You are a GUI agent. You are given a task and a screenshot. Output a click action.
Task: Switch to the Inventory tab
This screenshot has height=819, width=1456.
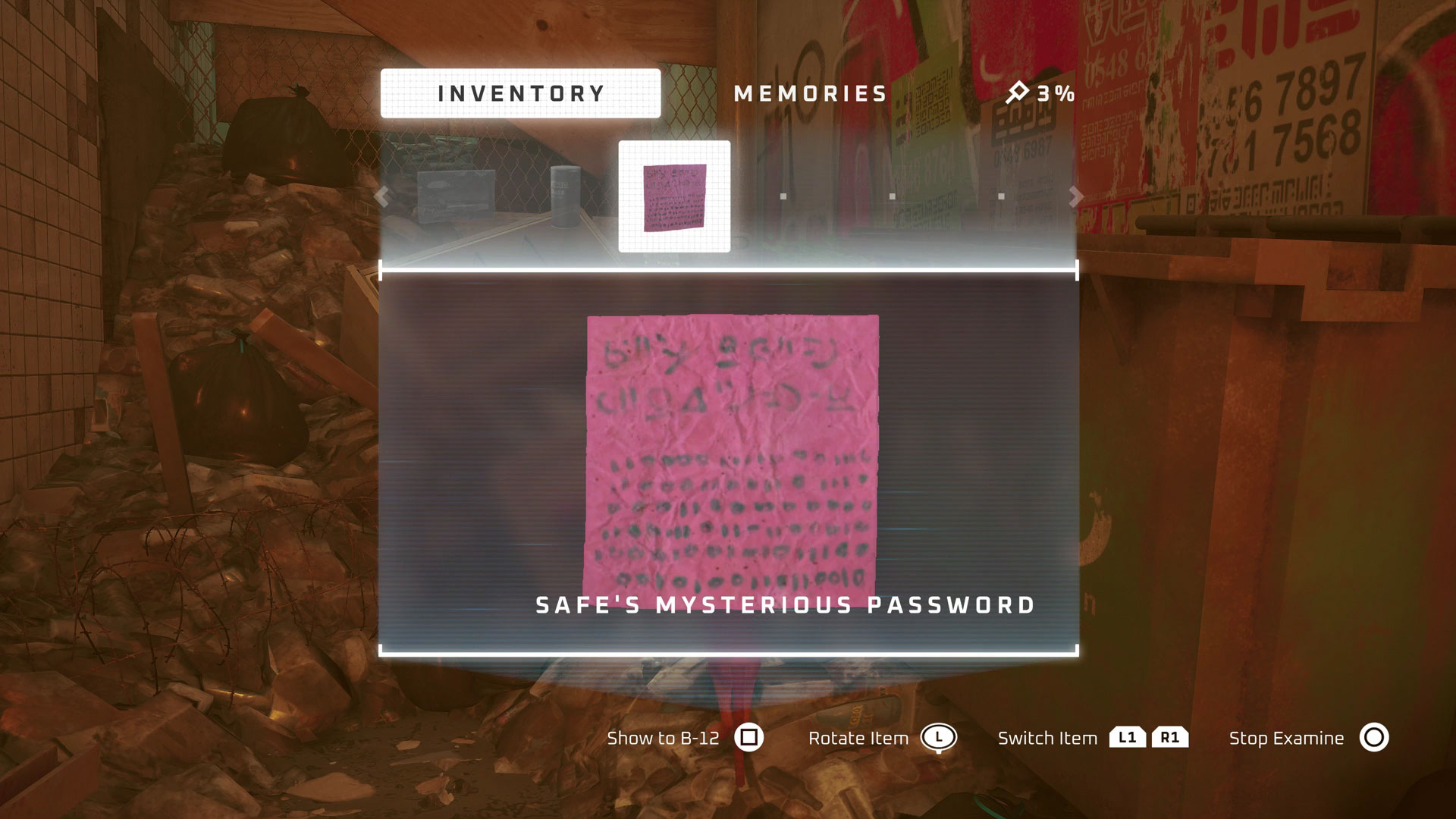coord(520,93)
